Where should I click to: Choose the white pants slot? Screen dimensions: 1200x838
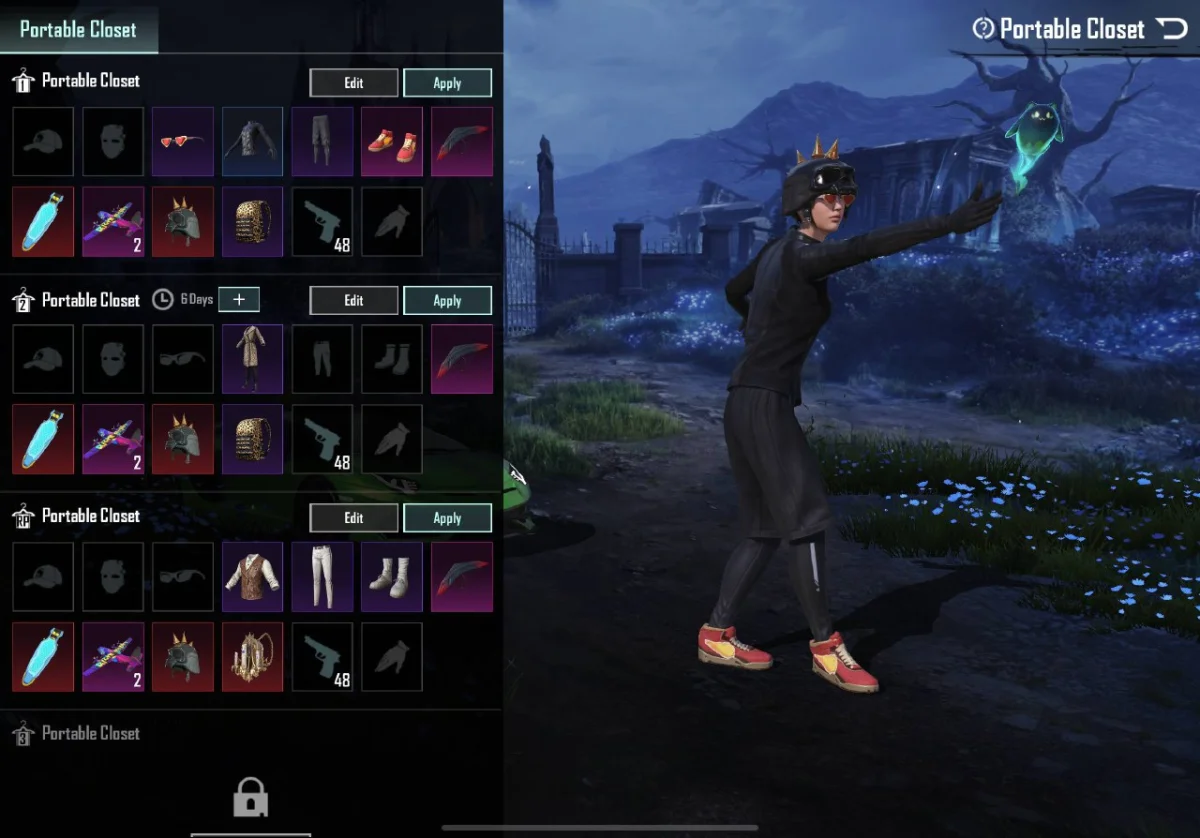(x=322, y=576)
